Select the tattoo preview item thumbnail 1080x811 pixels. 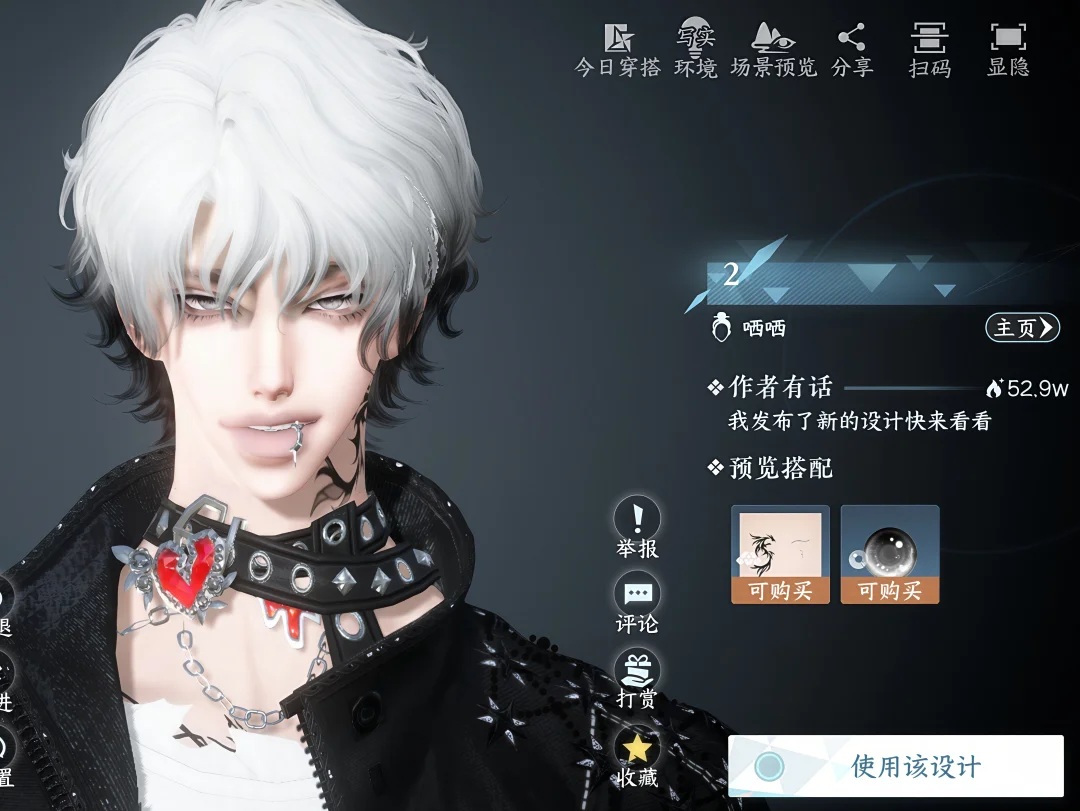click(x=780, y=554)
